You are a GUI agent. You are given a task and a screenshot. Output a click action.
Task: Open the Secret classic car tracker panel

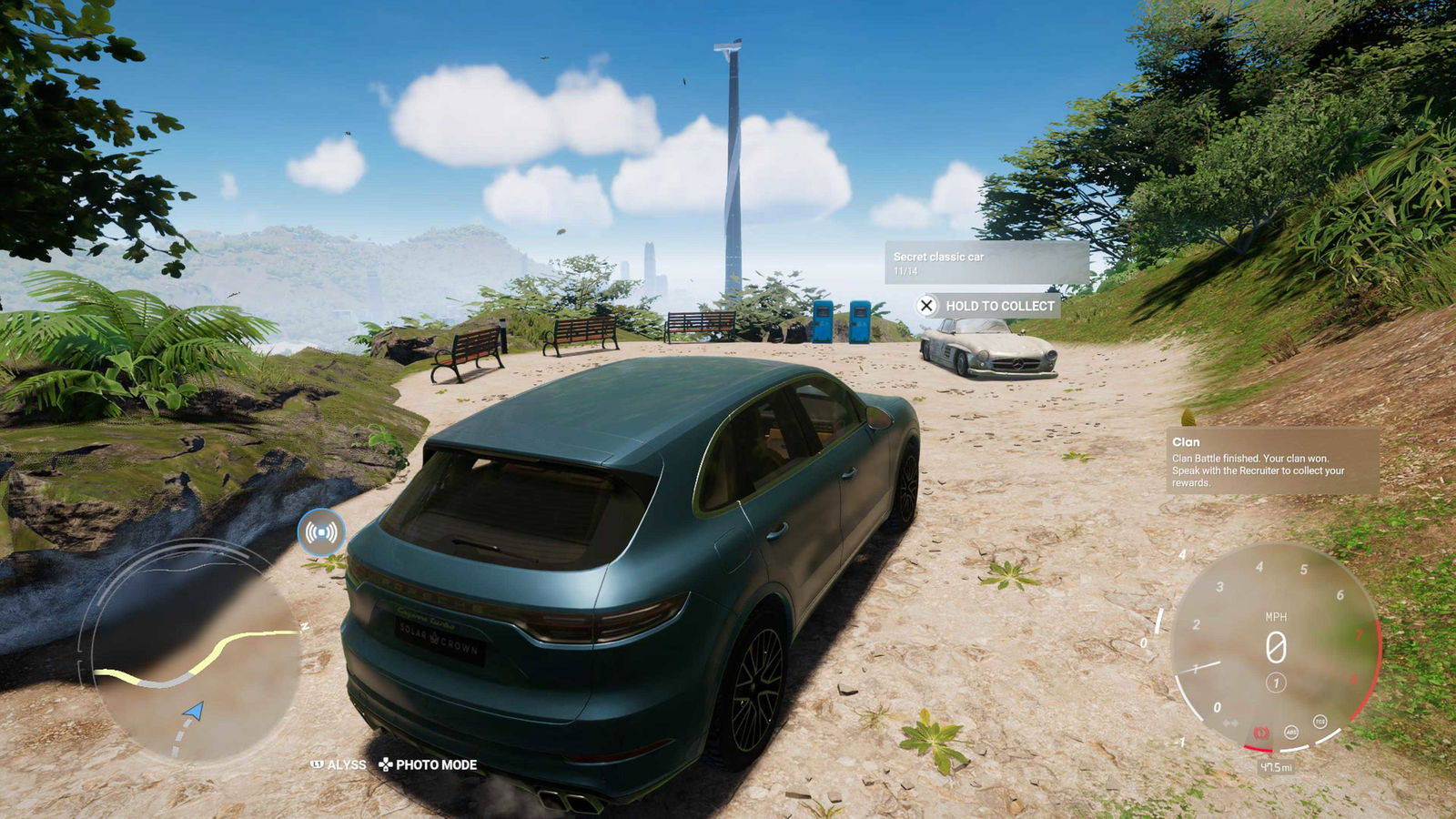[986, 263]
